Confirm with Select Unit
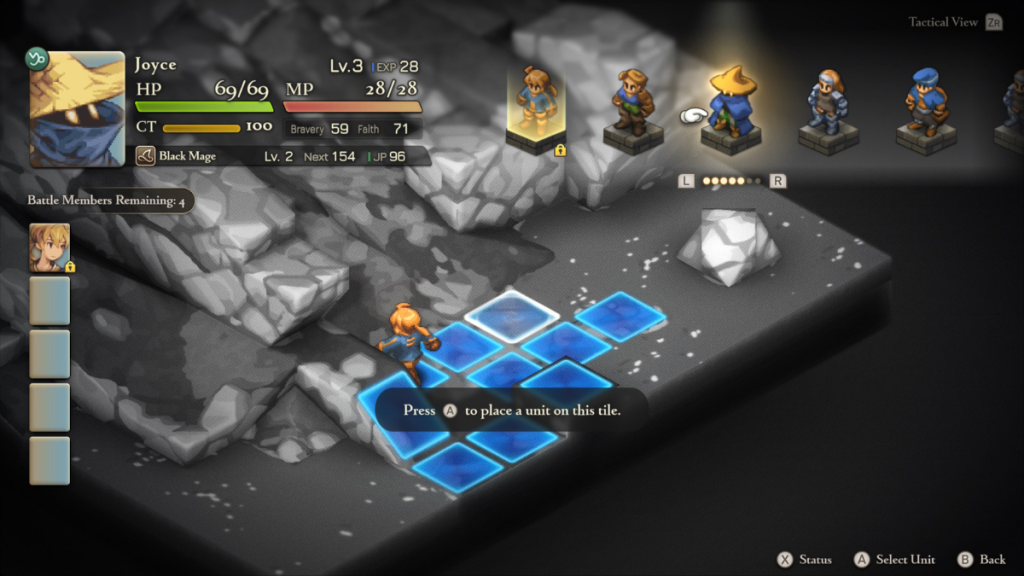Viewport: 1024px width, 576px height. (894, 559)
